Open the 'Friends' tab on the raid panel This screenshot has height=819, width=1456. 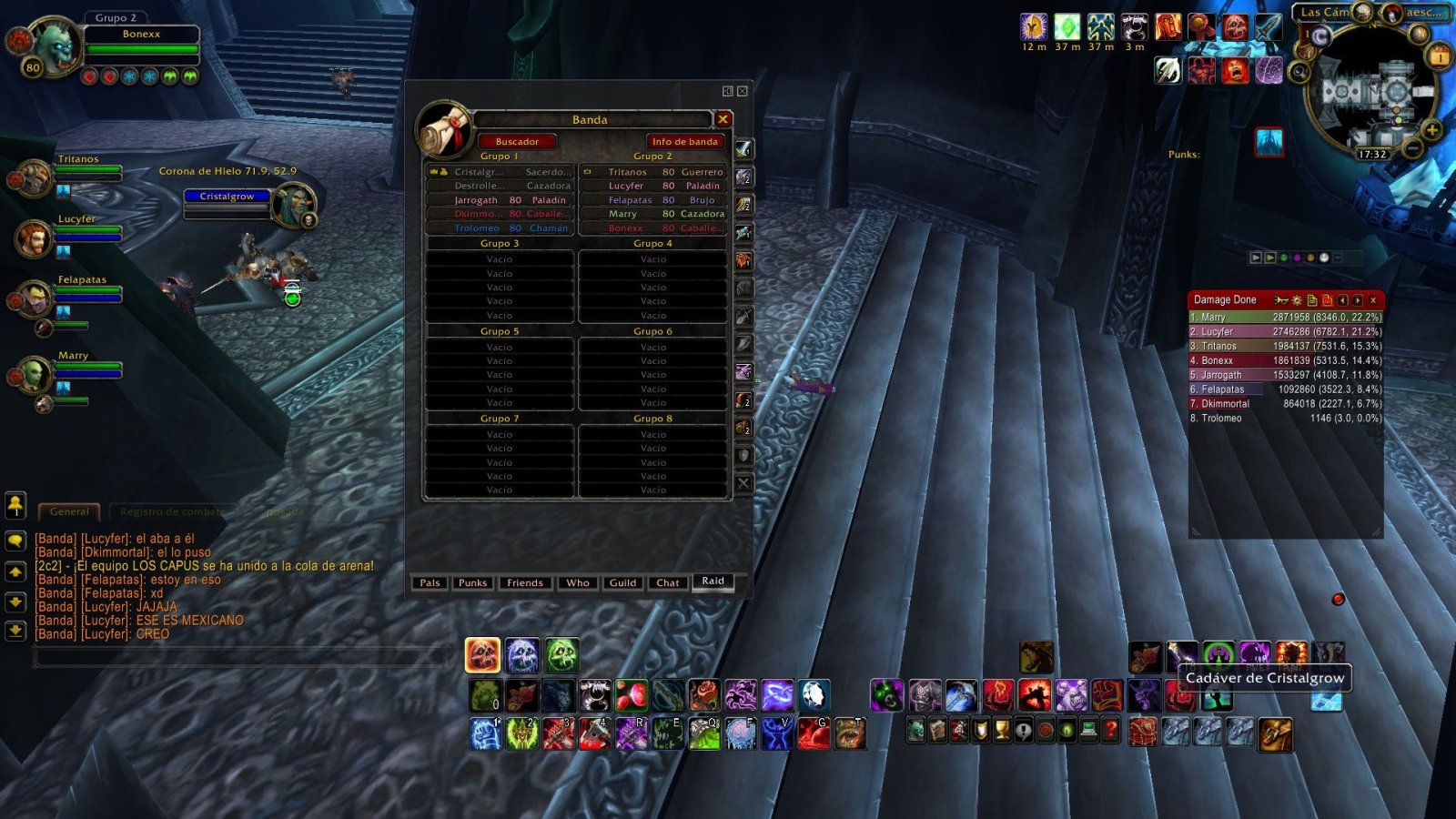click(x=524, y=582)
